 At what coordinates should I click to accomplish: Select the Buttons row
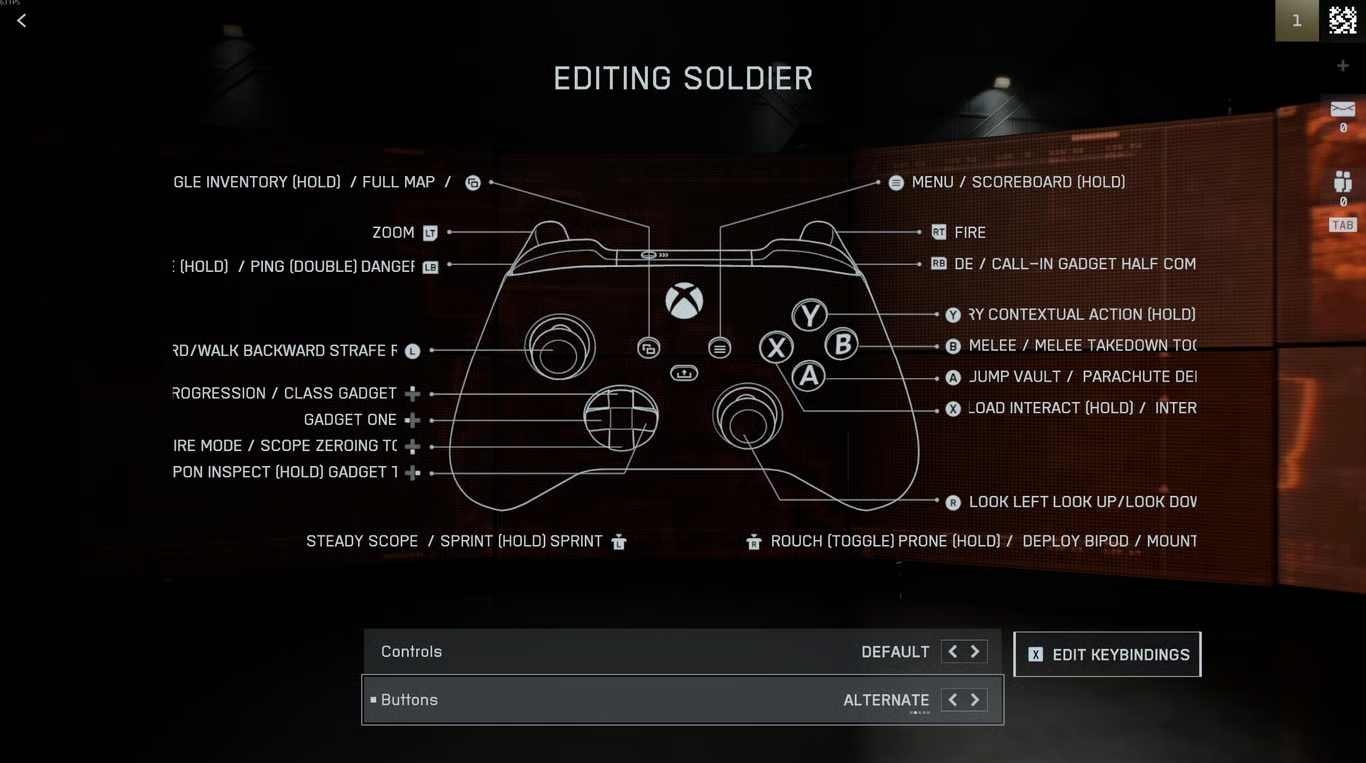600,699
